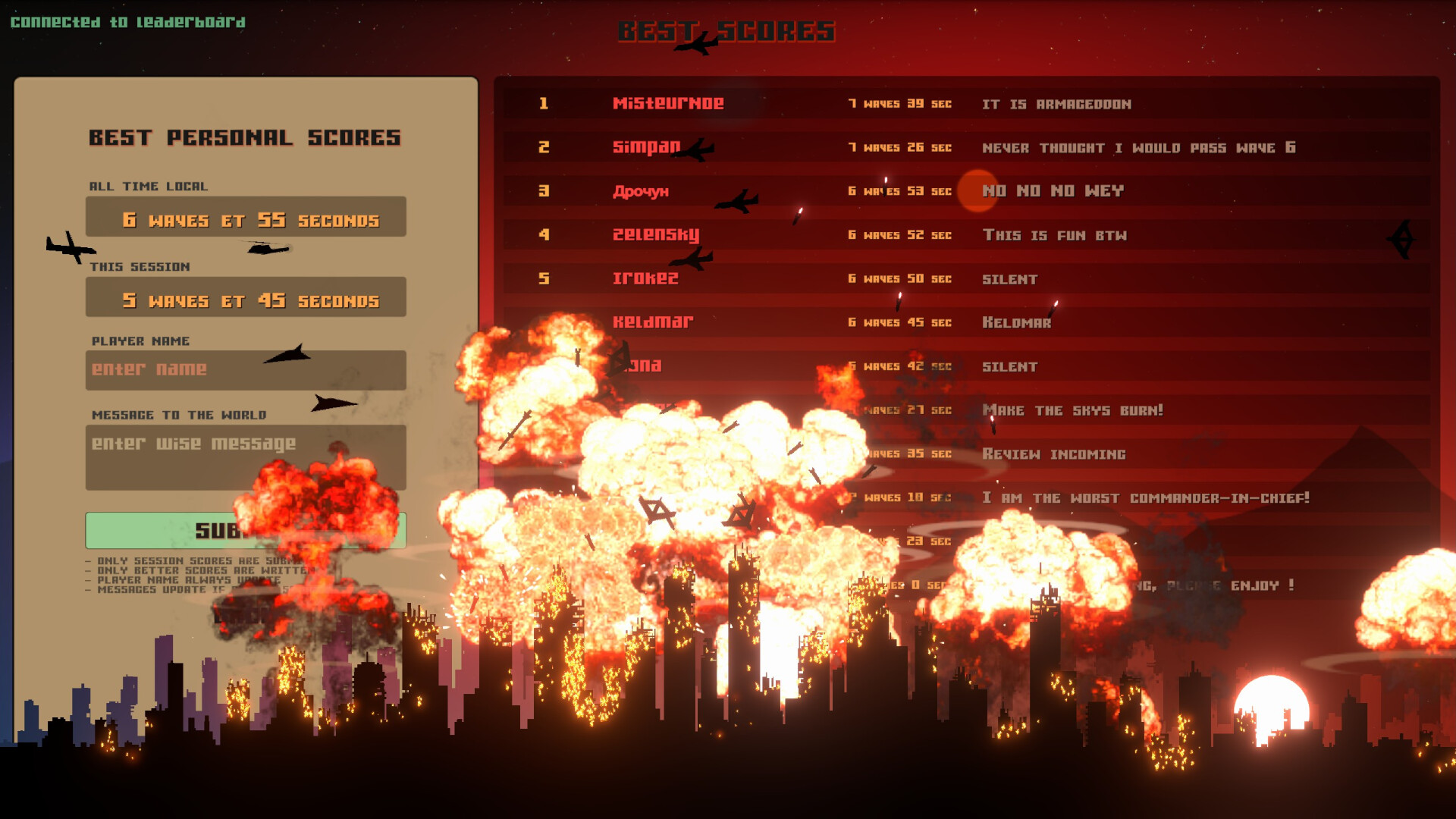Click the 'IT IS ARMAGEDDON' message text
This screenshot has width=1456, height=819.
pyautogui.click(x=1059, y=105)
